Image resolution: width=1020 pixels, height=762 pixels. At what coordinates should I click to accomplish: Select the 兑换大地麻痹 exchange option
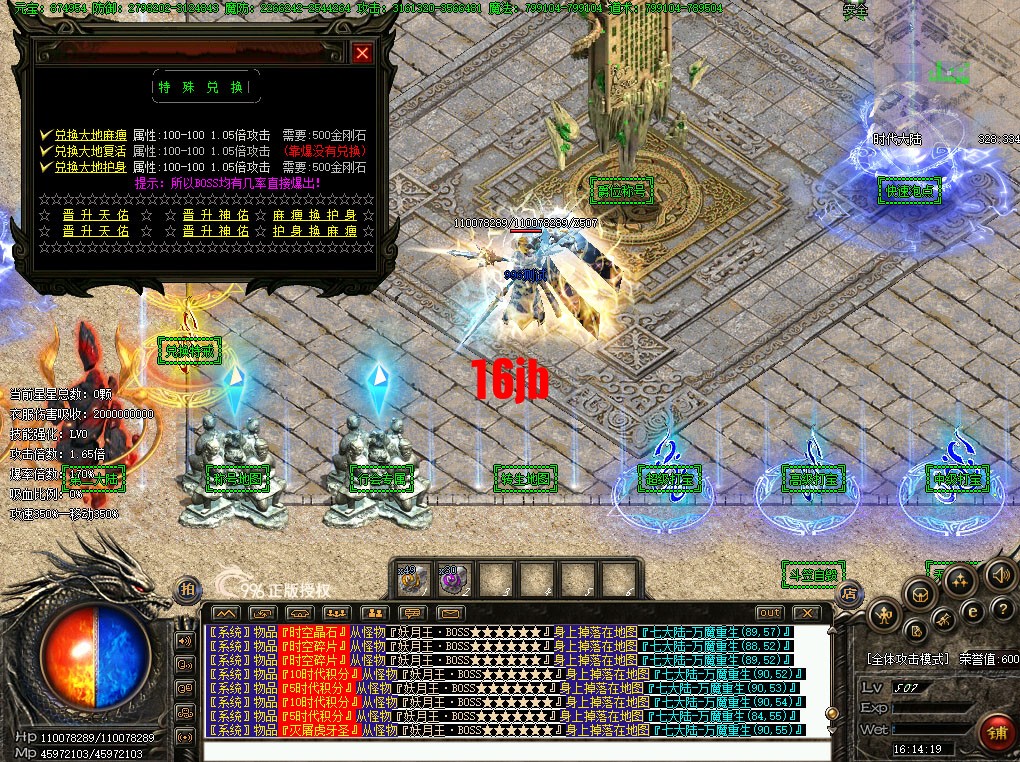coord(91,135)
